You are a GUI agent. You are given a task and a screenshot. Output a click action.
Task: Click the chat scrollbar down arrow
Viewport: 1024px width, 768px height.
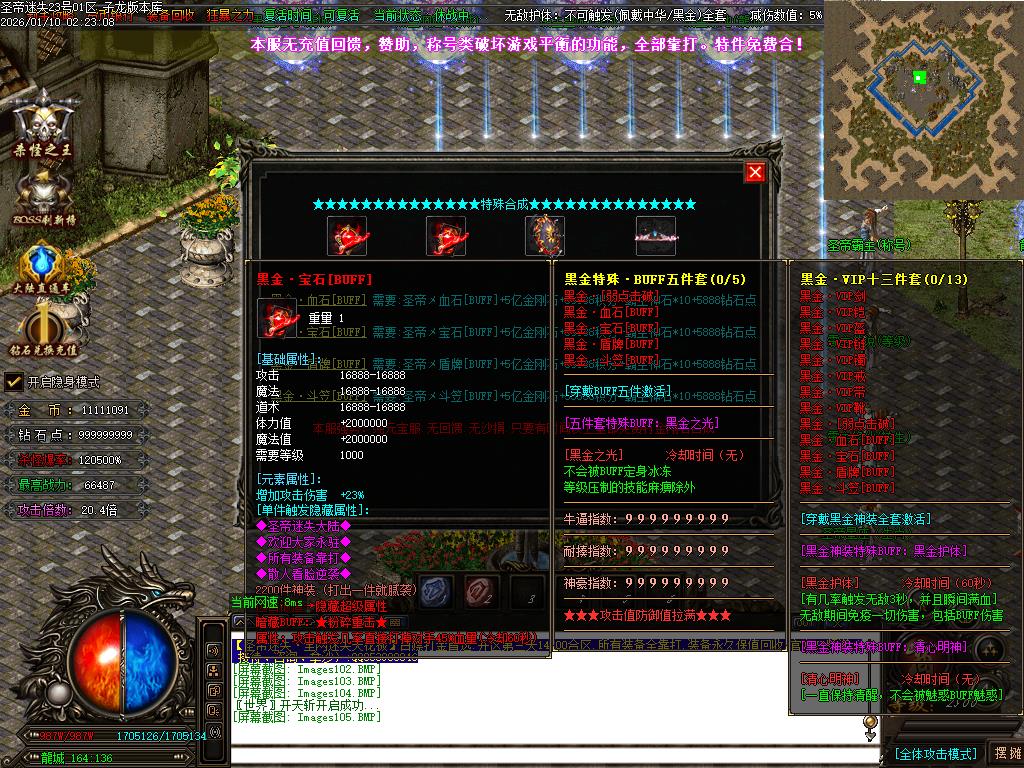click(870, 734)
